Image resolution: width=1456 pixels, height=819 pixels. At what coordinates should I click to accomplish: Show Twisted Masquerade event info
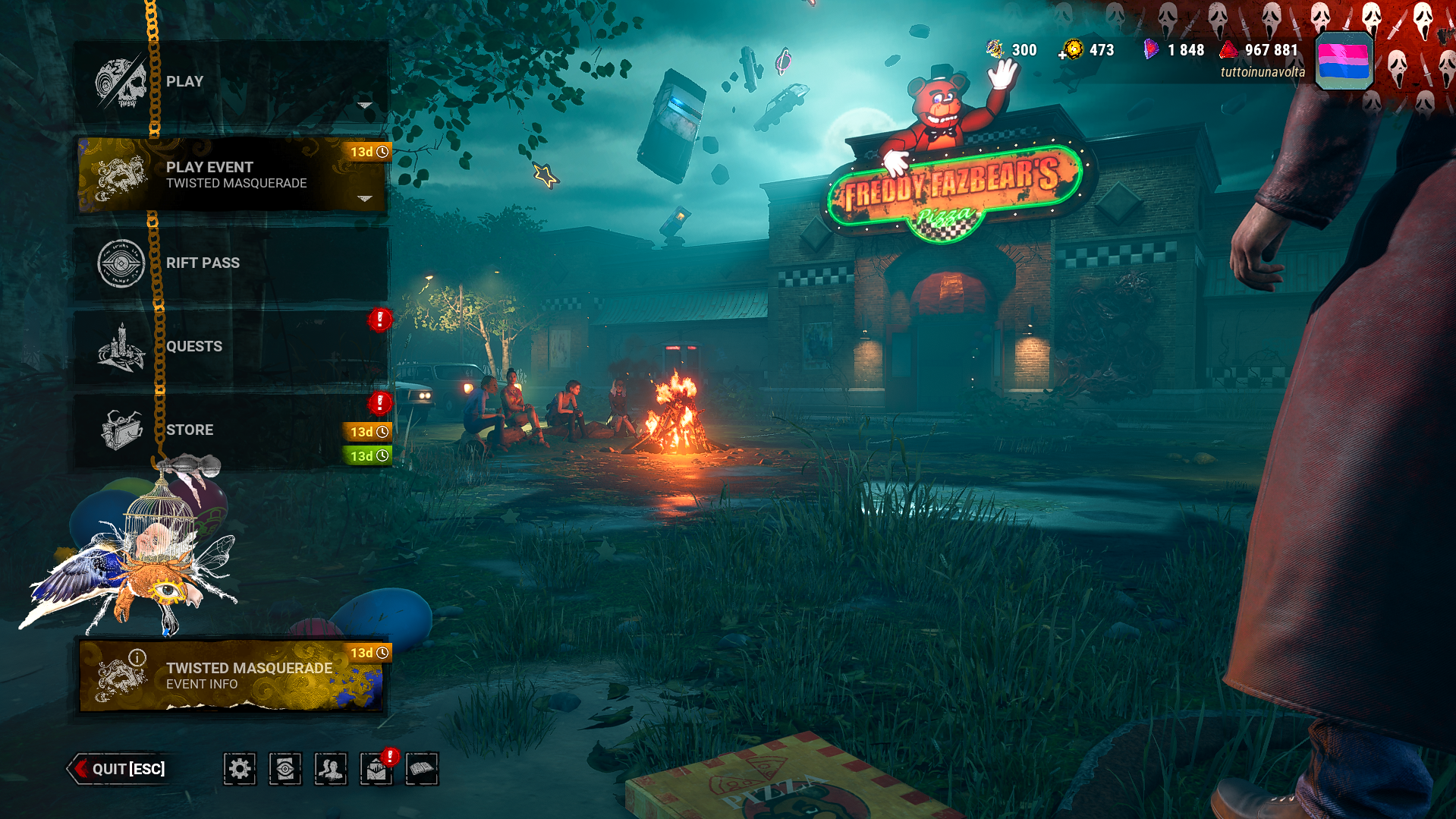coord(231,676)
